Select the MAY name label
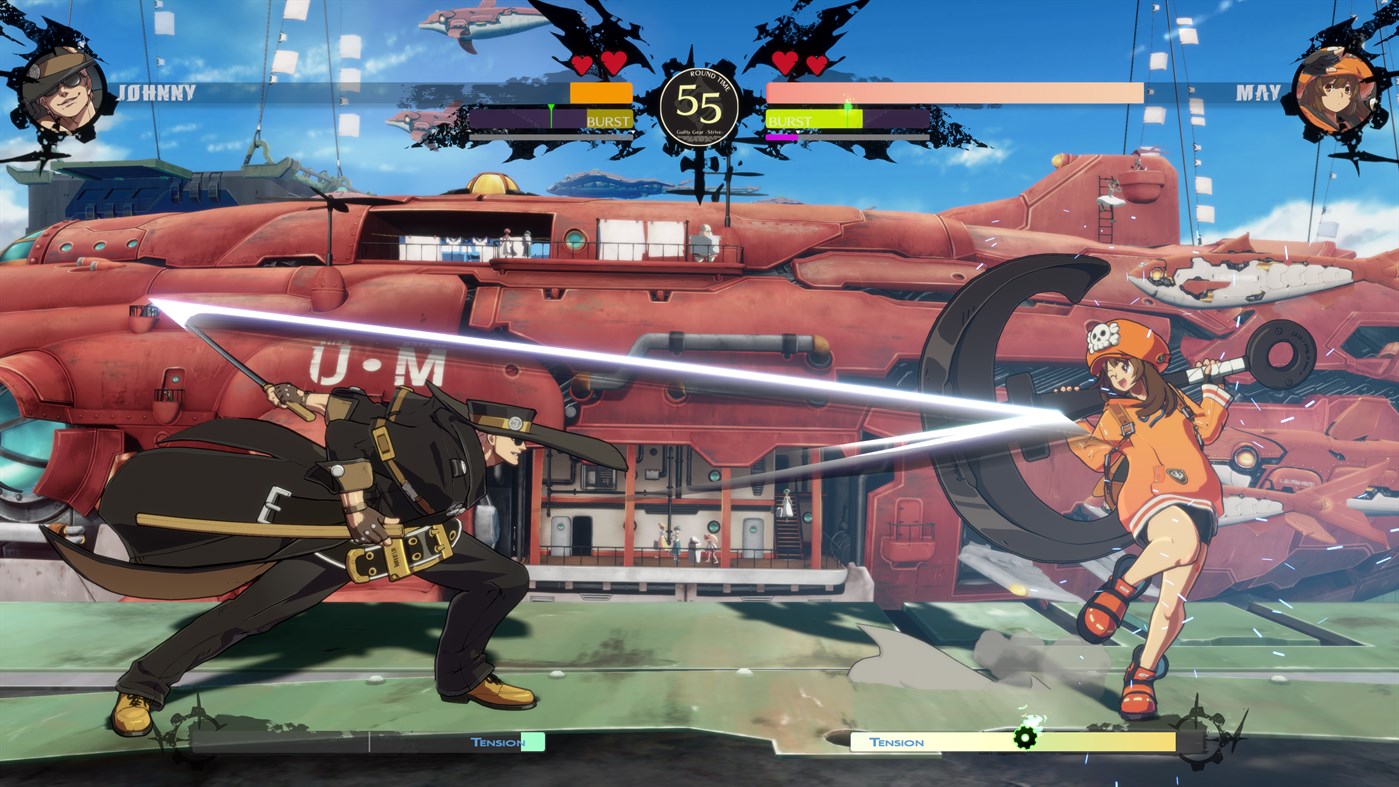1399x787 pixels. (1260, 90)
